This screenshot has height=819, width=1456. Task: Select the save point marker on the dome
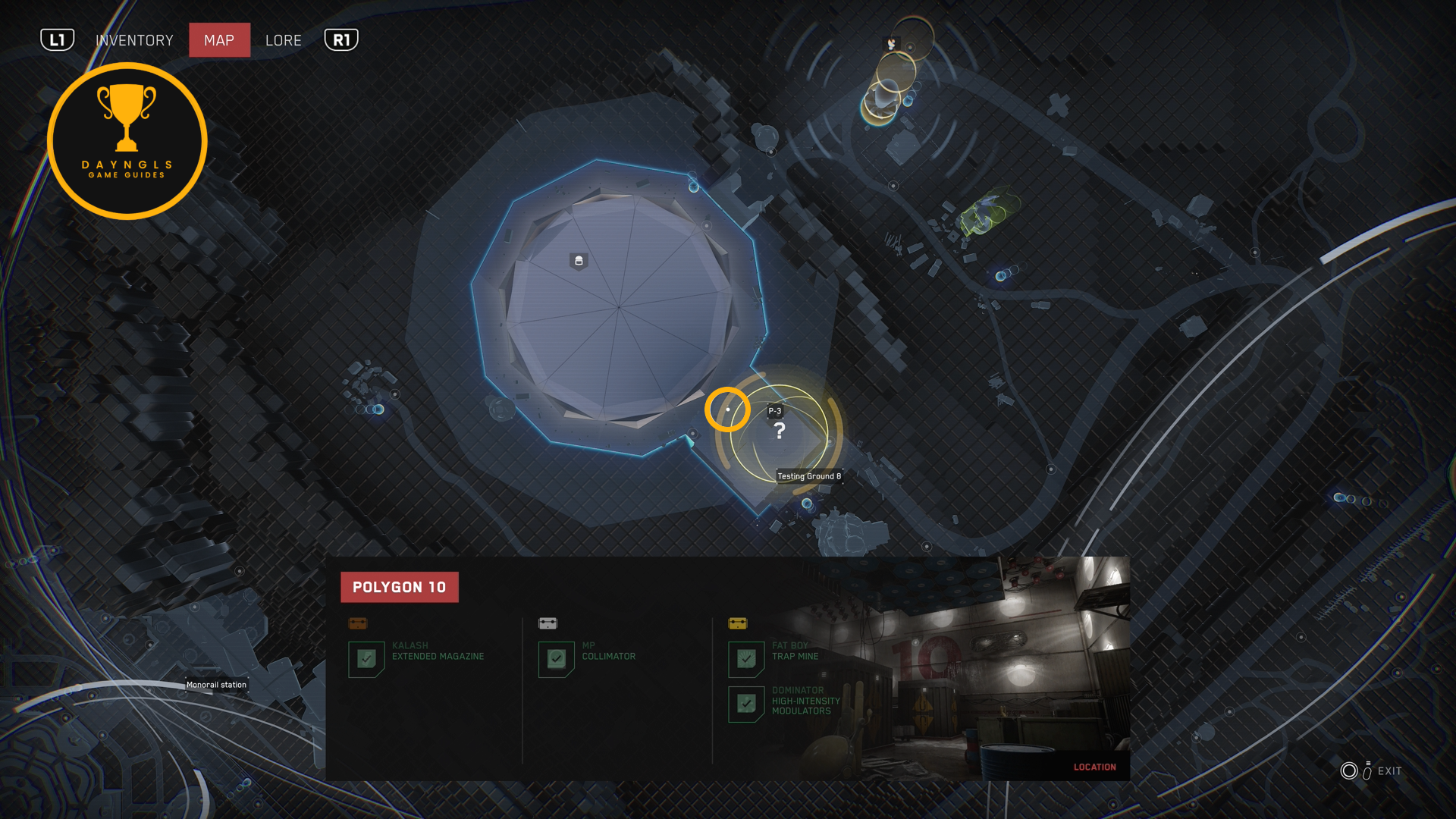click(579, 262)
